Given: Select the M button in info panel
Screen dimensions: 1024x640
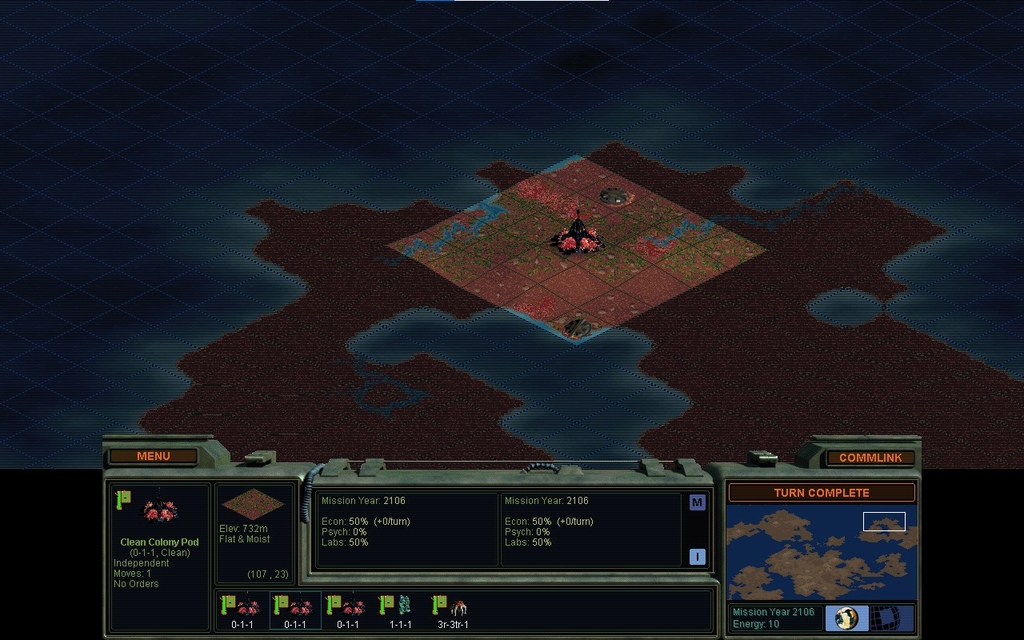Looking at the screenshot, I should pos(697,503).
